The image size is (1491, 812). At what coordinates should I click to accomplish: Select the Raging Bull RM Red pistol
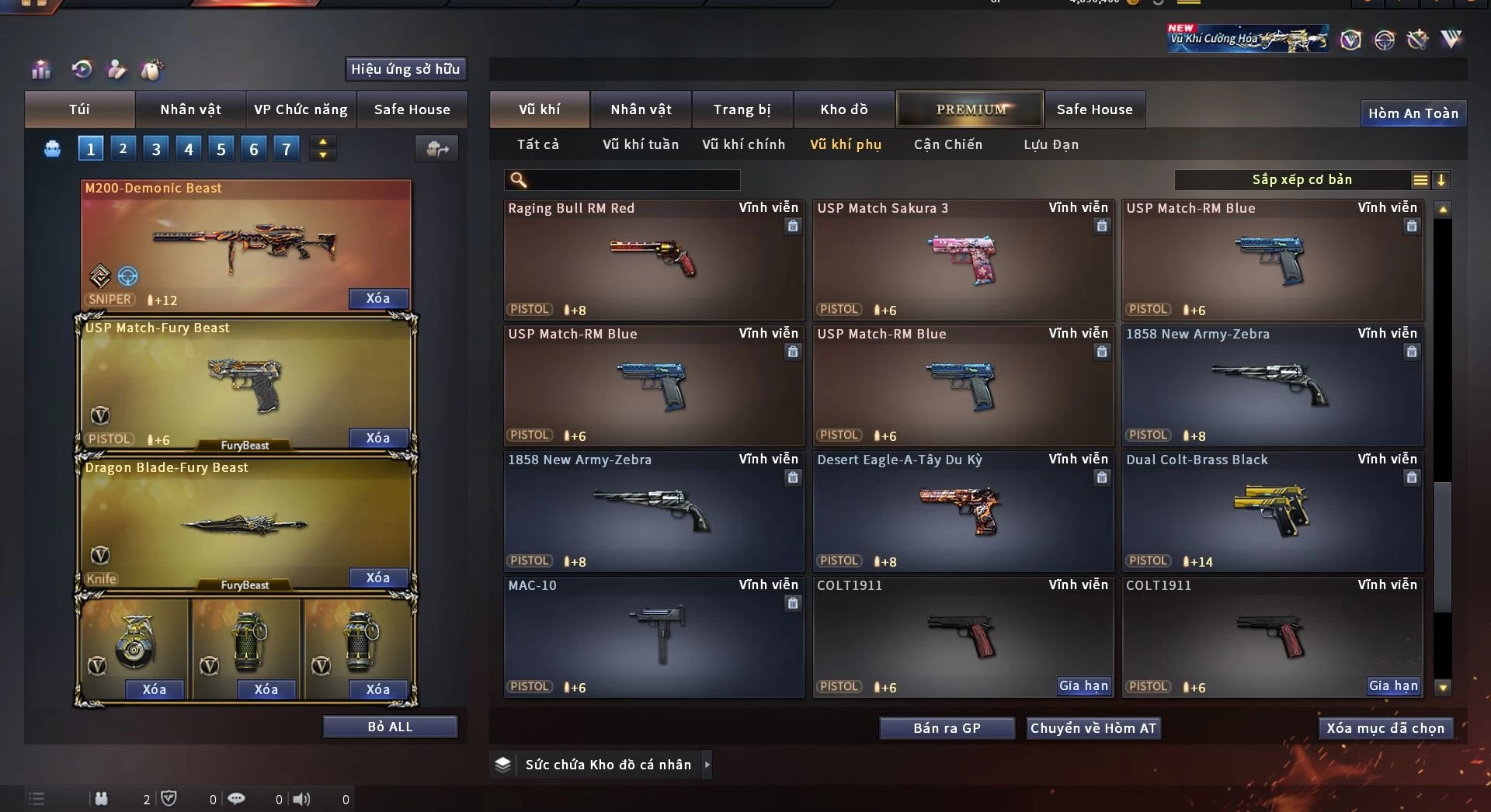653,260
